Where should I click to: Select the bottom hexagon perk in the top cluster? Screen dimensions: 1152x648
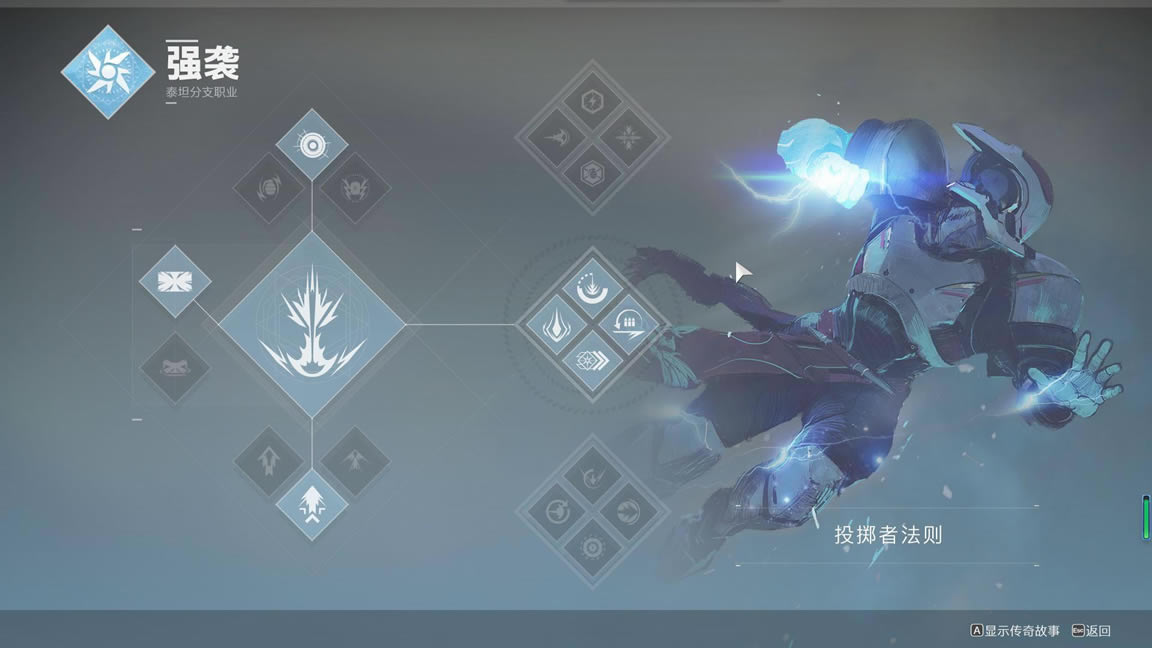[x=592, y=172]
